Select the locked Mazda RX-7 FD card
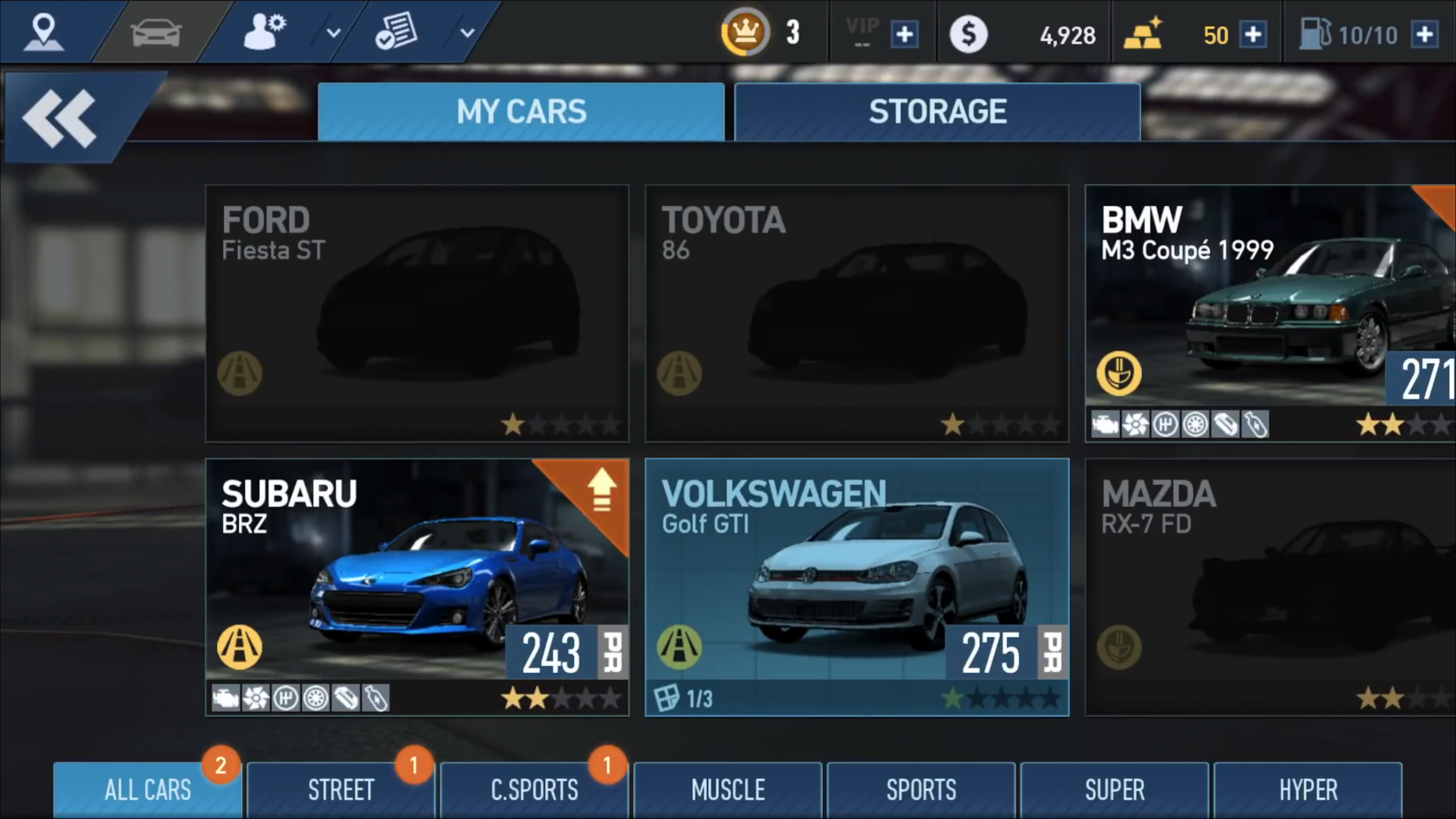 click(1269, 587)
